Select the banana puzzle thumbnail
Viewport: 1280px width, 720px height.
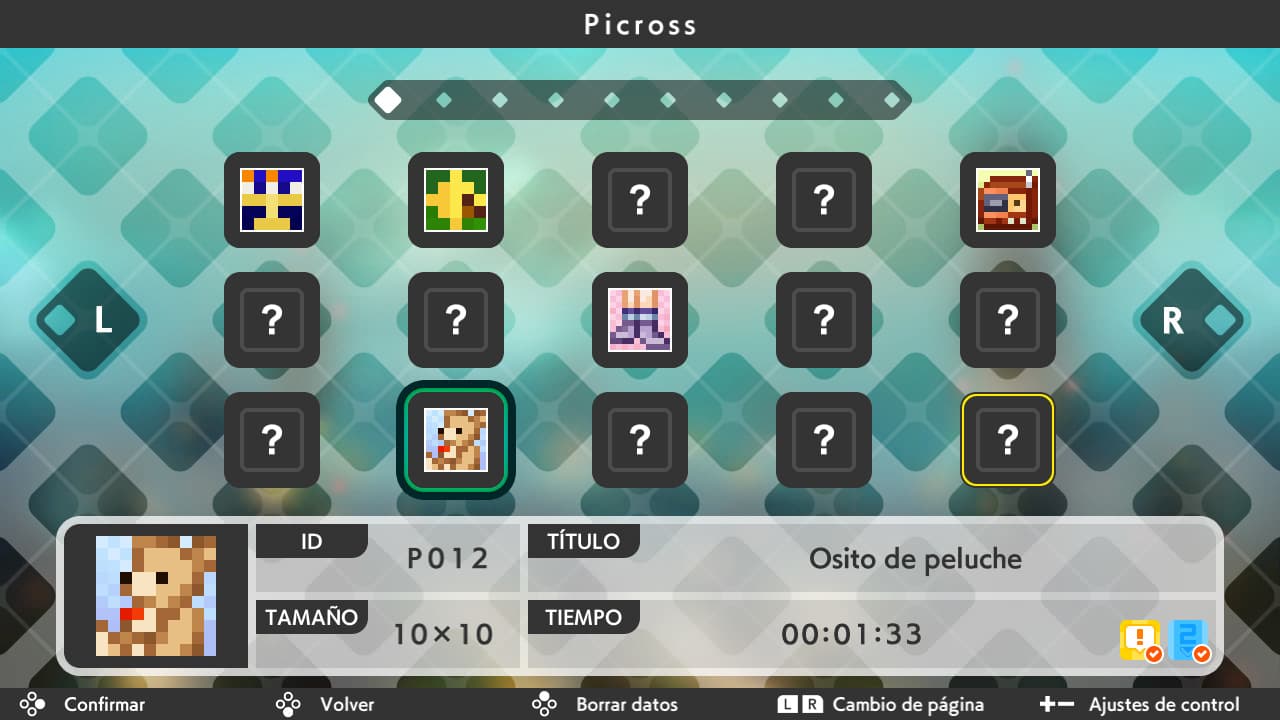coord(455,200)
